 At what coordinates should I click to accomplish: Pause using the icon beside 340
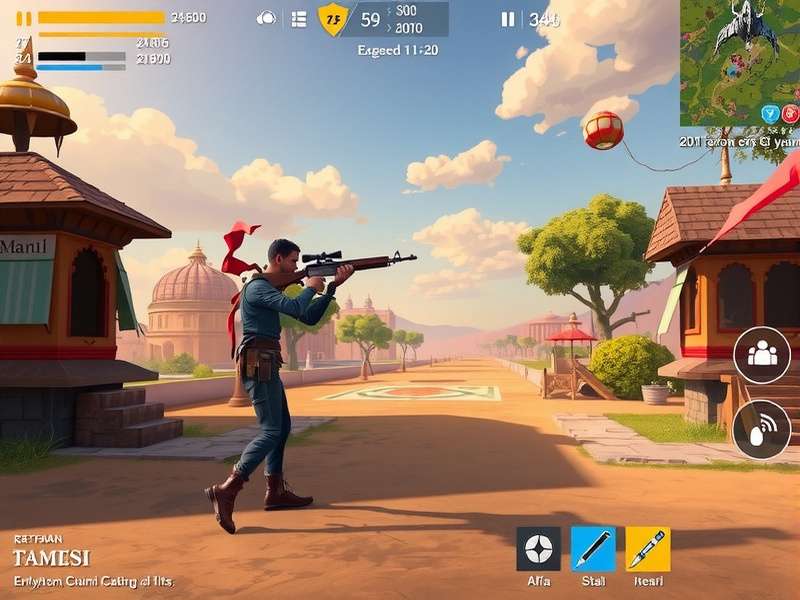tap(508, 19)
